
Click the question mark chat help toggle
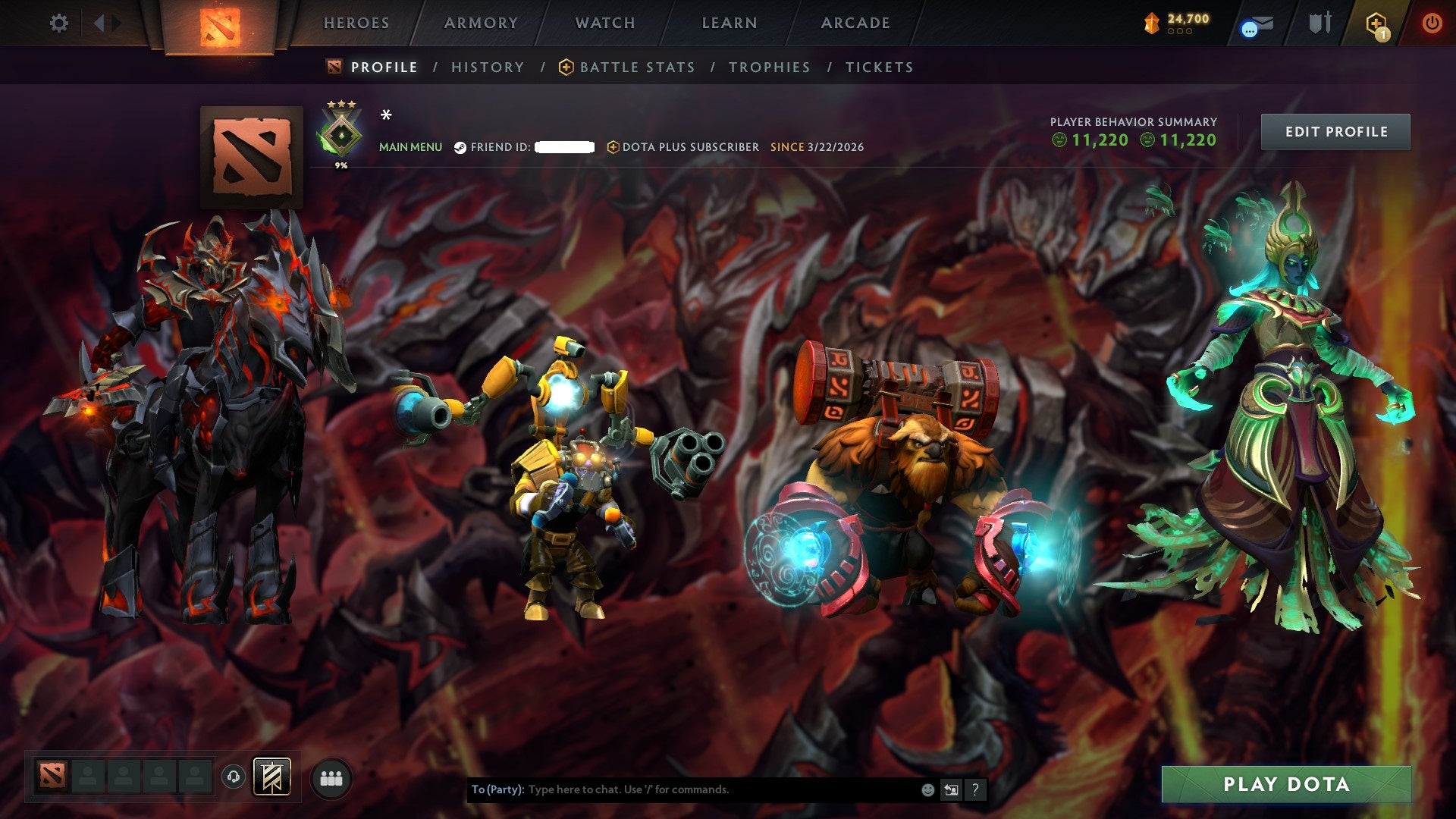(x=975, y=789)
